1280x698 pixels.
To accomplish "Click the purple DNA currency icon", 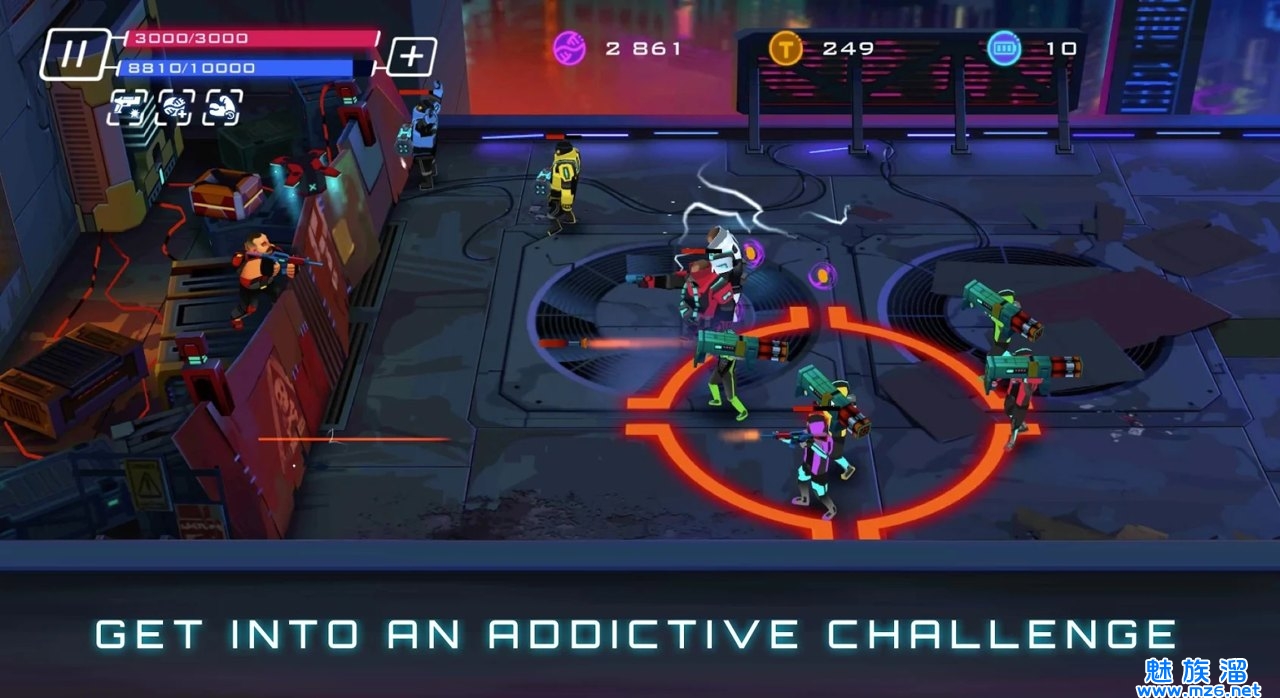I will point(570,48).
